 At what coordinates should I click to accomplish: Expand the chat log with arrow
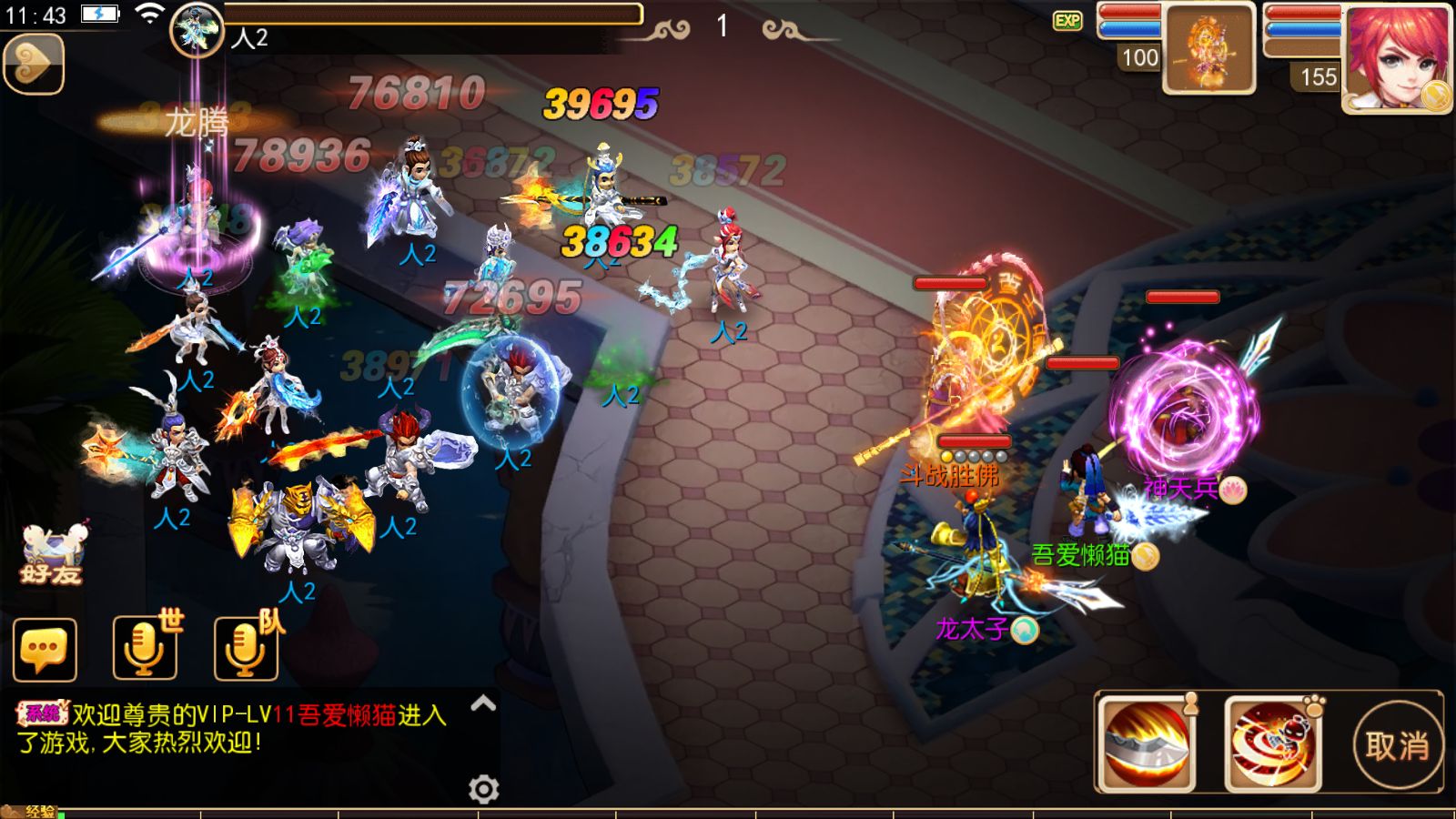pos(483,703)
